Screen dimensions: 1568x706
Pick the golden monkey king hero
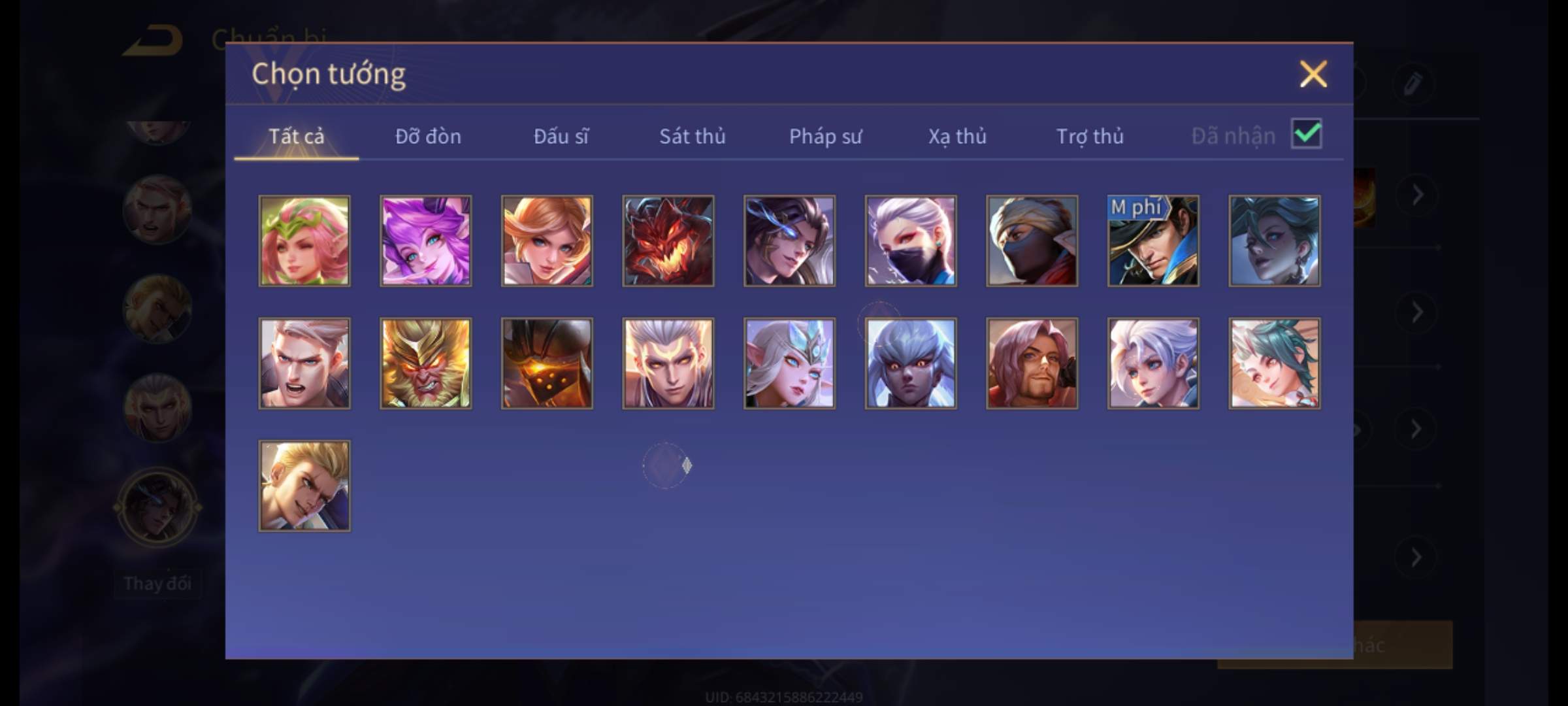point(425,363)
